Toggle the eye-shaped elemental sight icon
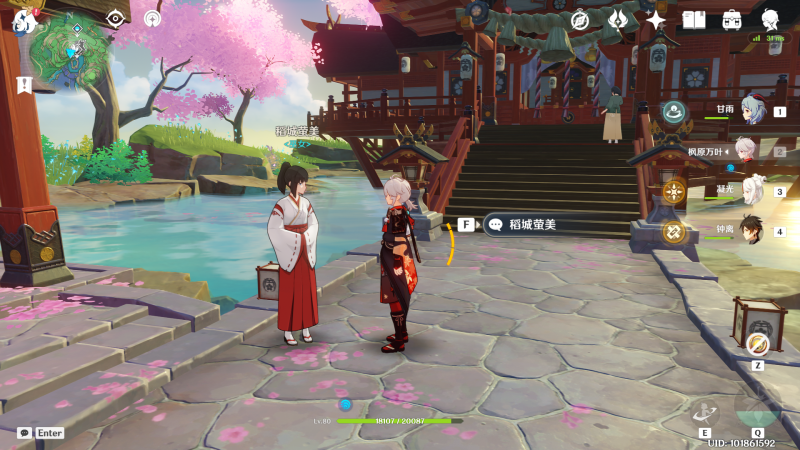 point(116,18)
